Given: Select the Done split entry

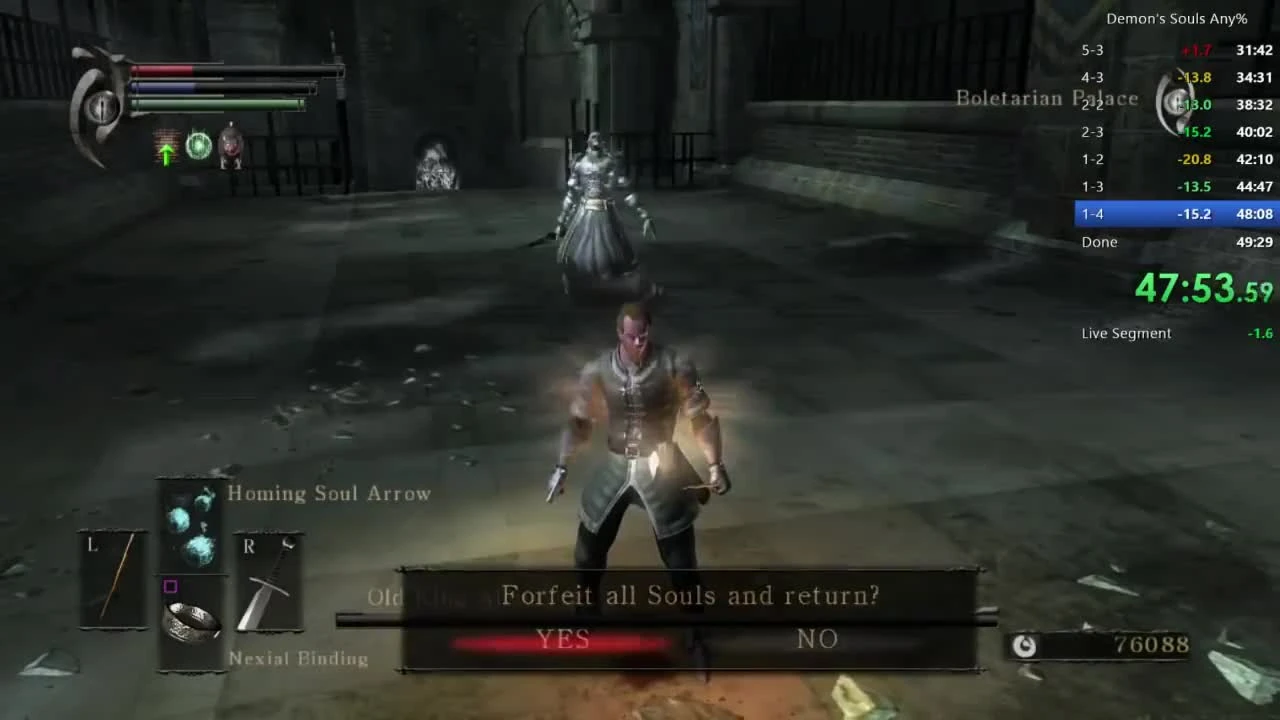Looking at the screenshot, I should click(x=1100, y=241).
